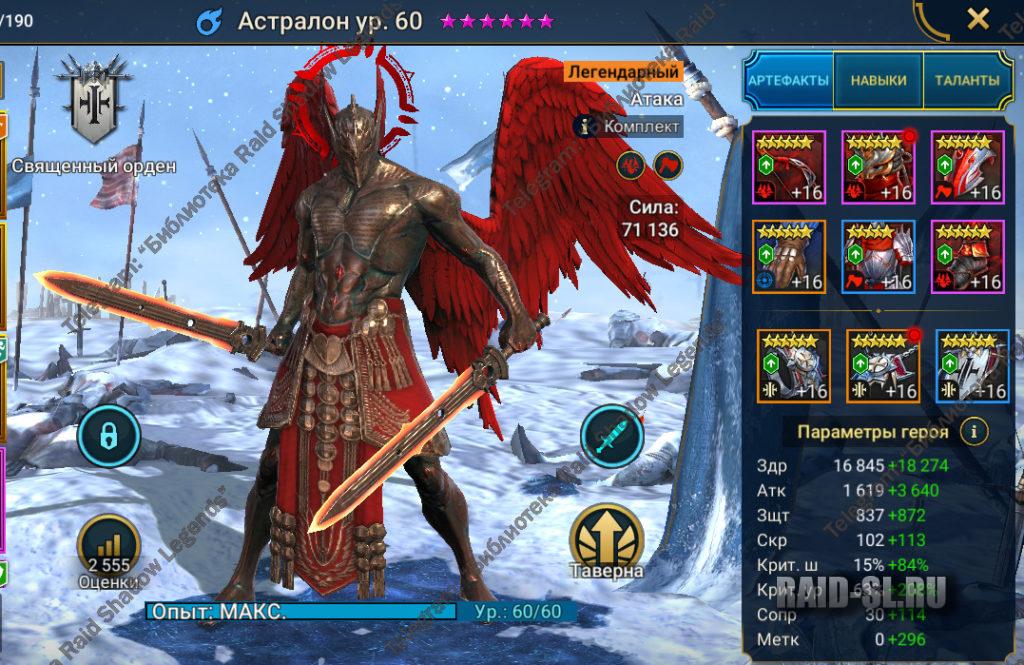The width and height of the screenshot is (1024, 665).
Task: Open champion ratings (Оценки)
Action: pyautogui.click(x=107, y=550)
